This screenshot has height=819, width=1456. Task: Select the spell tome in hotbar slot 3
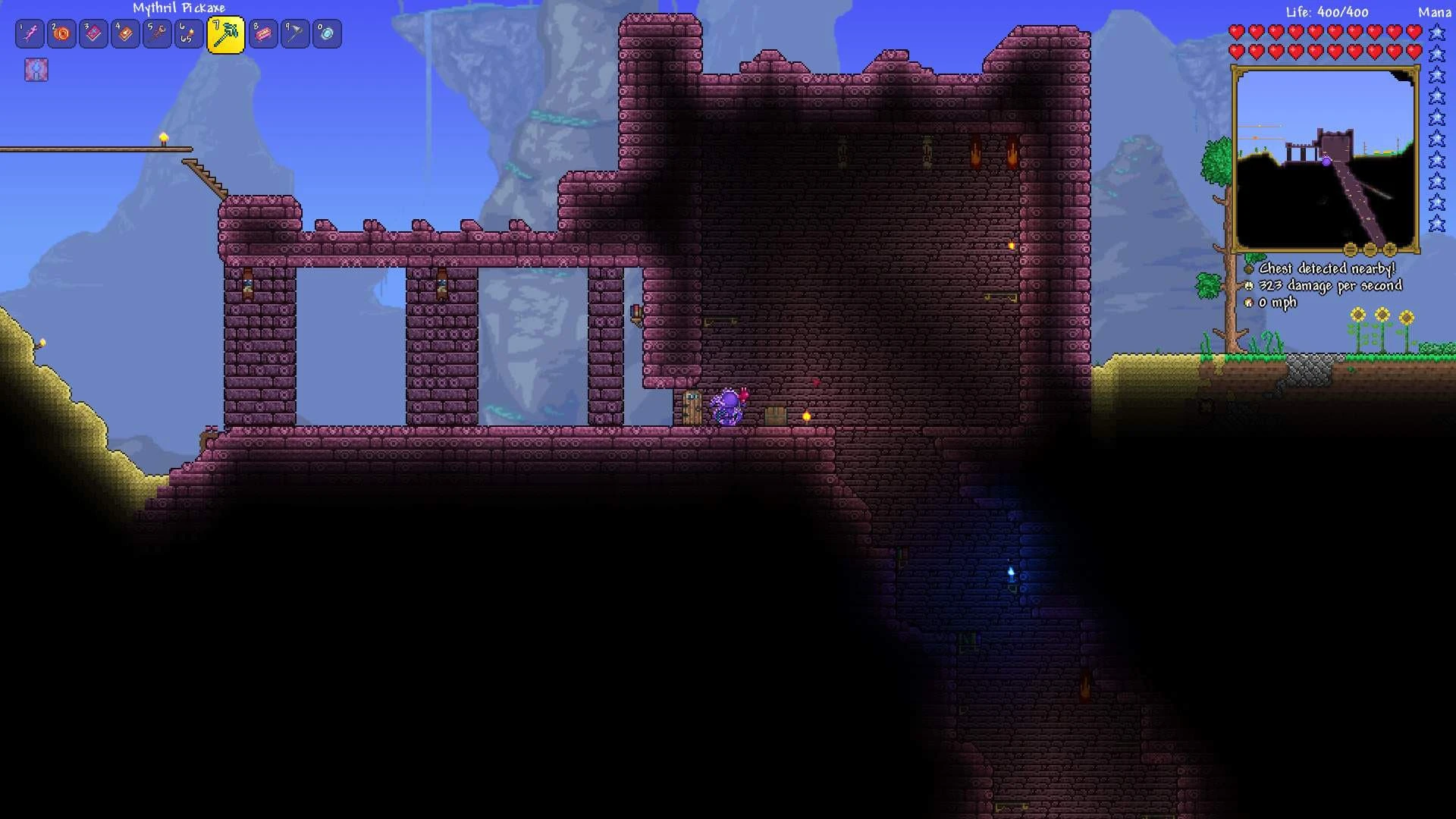(x=93, y=33)
